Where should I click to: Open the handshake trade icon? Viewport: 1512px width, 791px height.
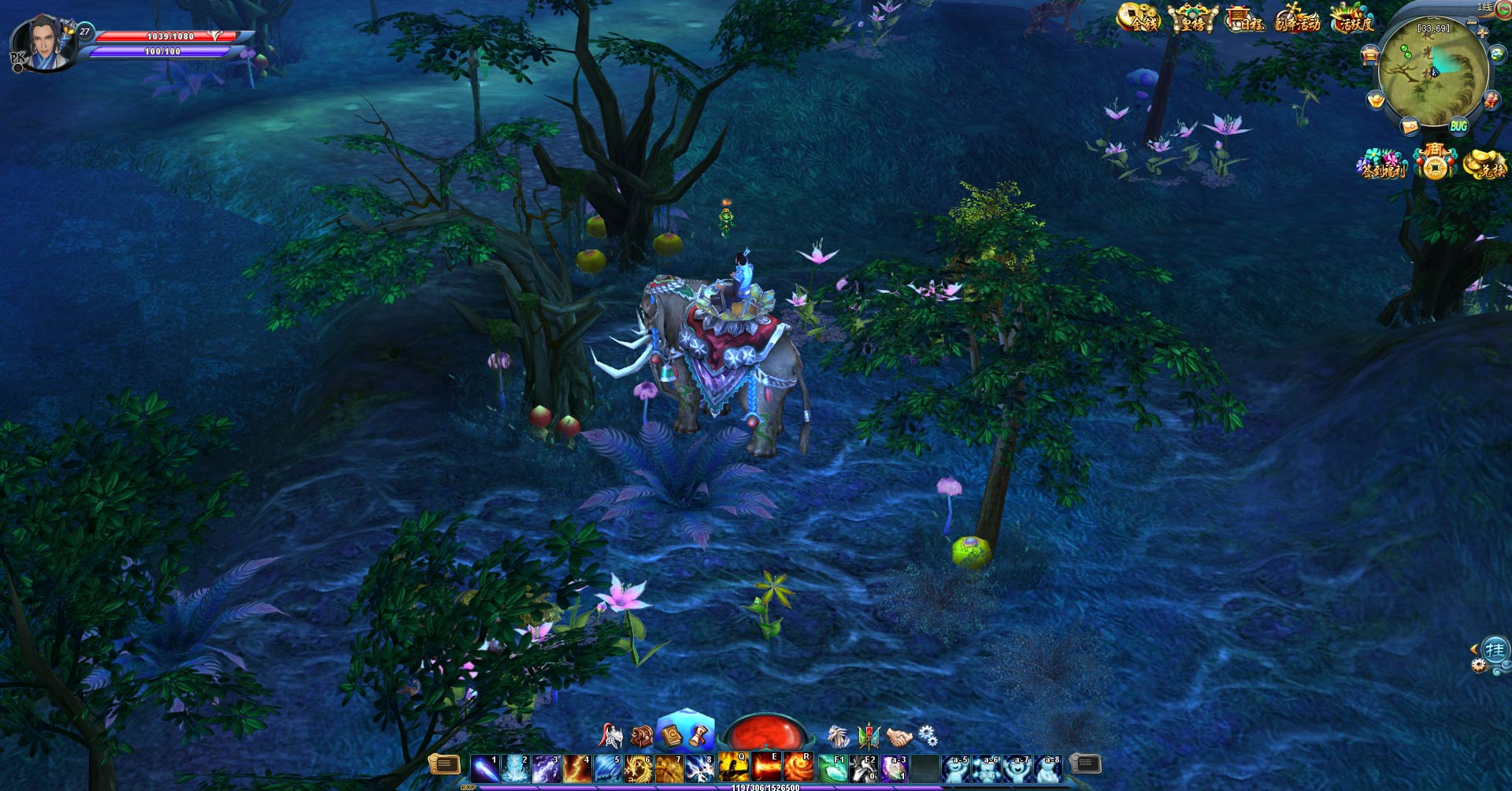(899, 737)
